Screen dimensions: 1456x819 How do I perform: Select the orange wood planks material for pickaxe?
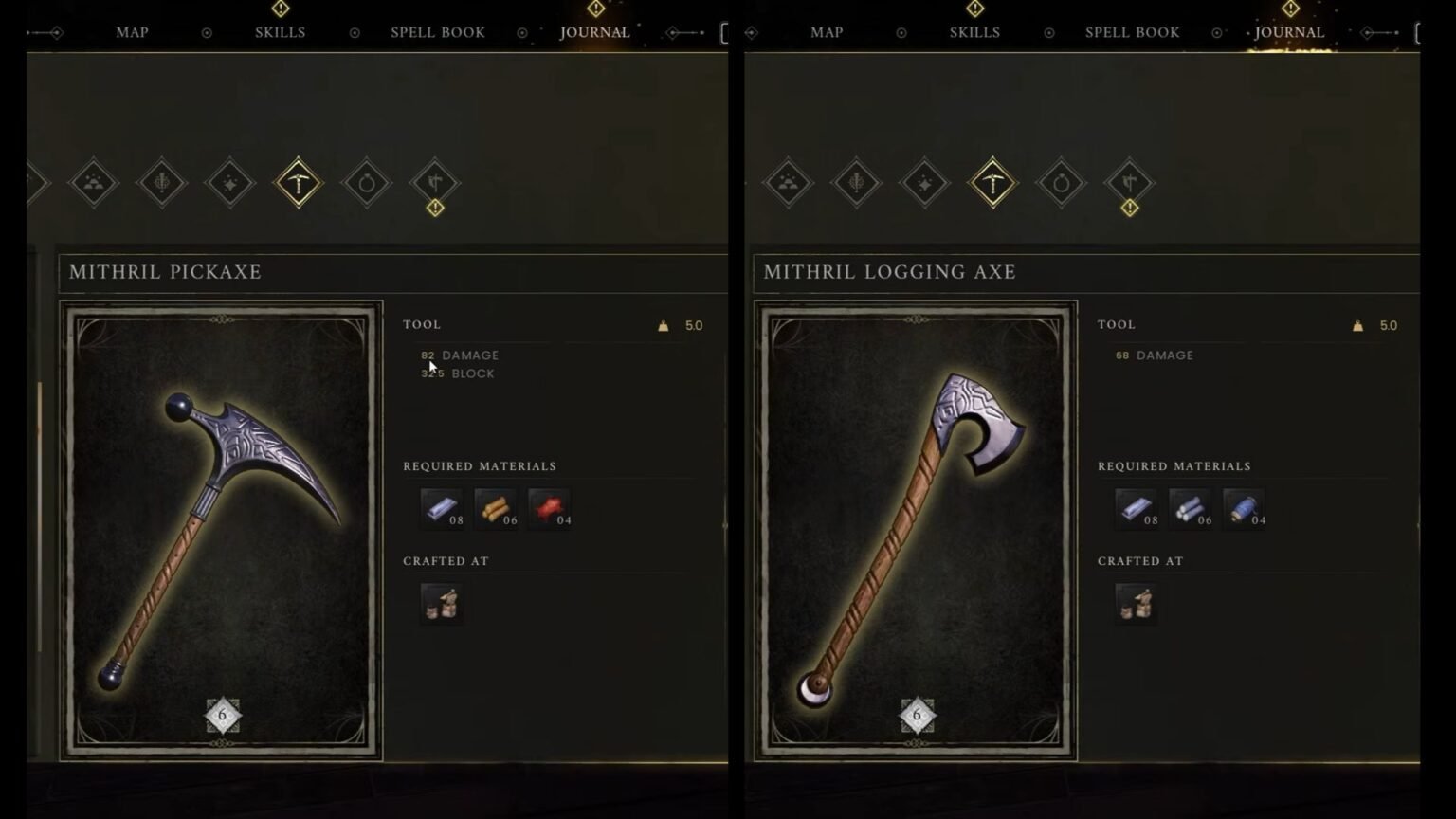[x=496, y=509]
